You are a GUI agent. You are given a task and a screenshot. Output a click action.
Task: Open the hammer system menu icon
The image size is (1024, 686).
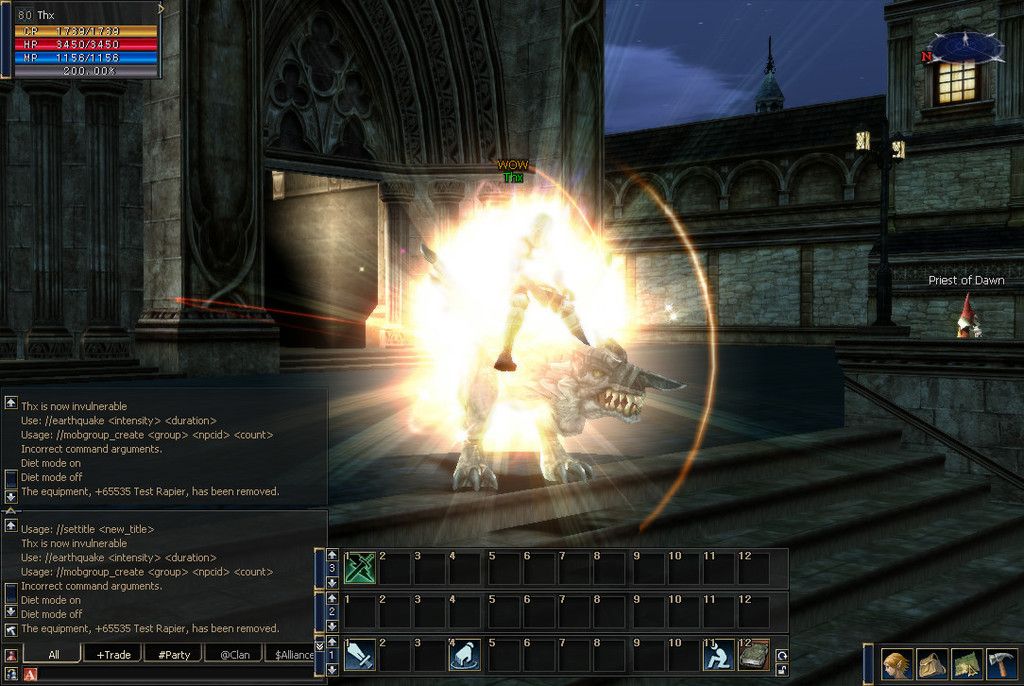coord(1003,664)
